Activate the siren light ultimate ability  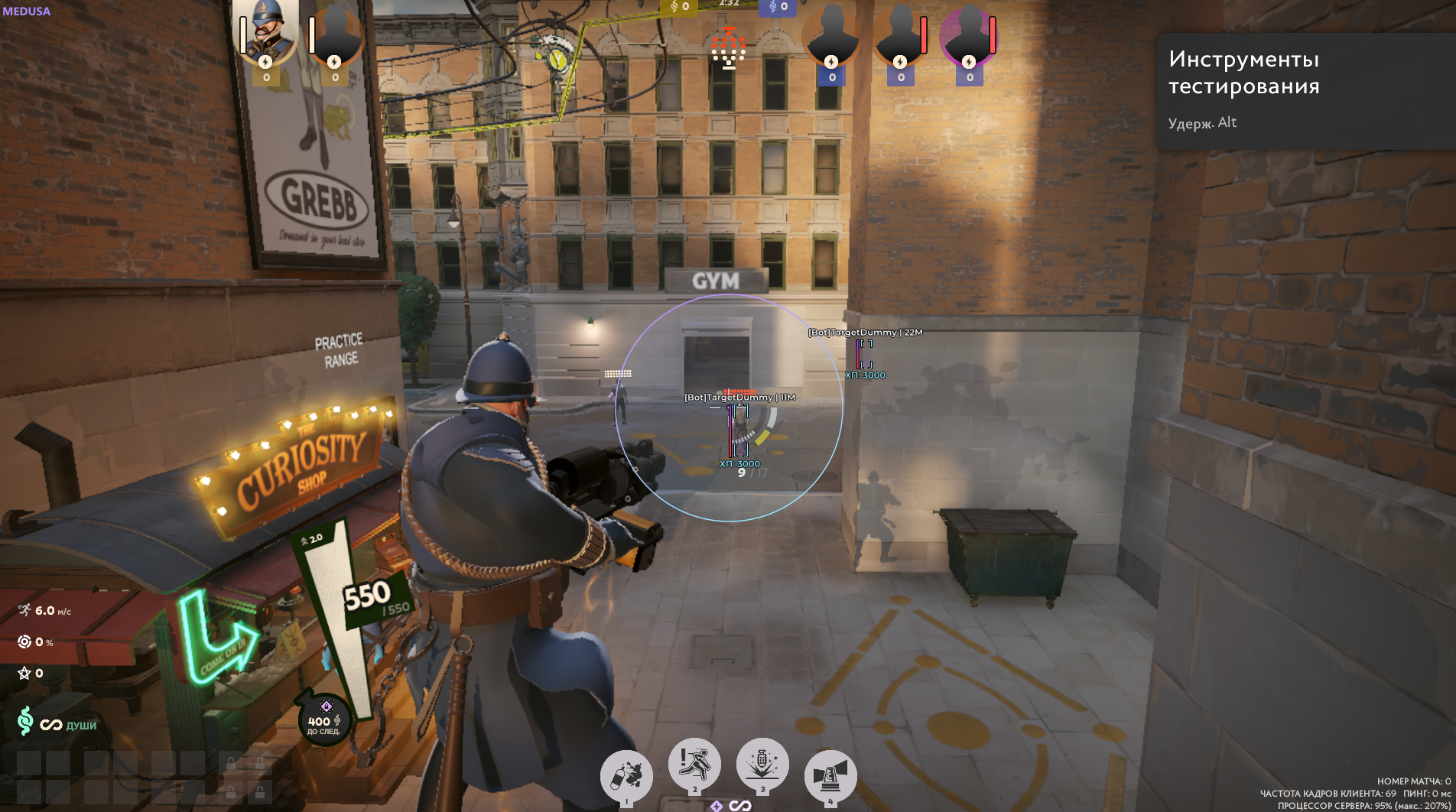tap(830, 776)
